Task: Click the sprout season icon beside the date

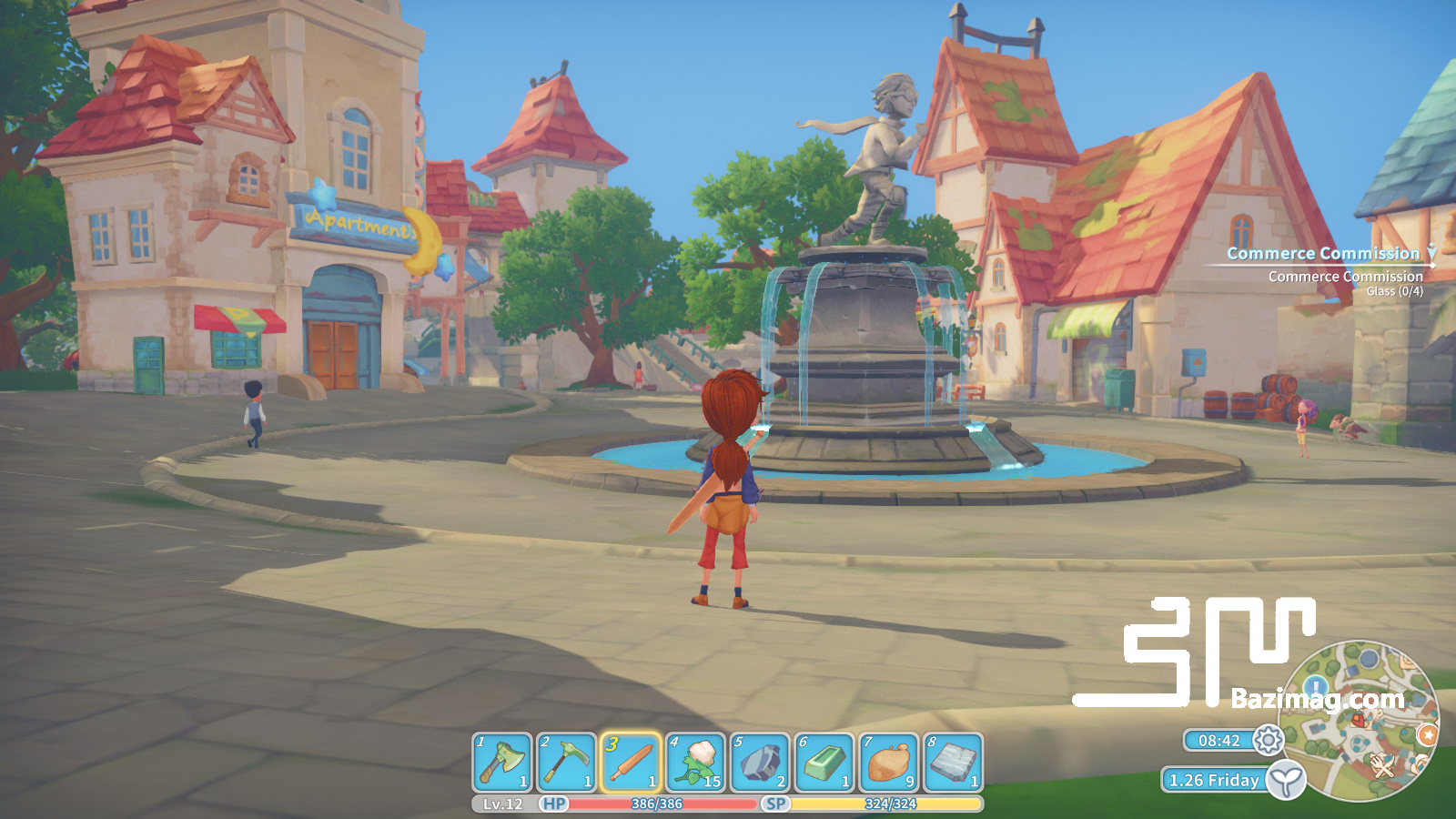Action: click(1286, 780)
